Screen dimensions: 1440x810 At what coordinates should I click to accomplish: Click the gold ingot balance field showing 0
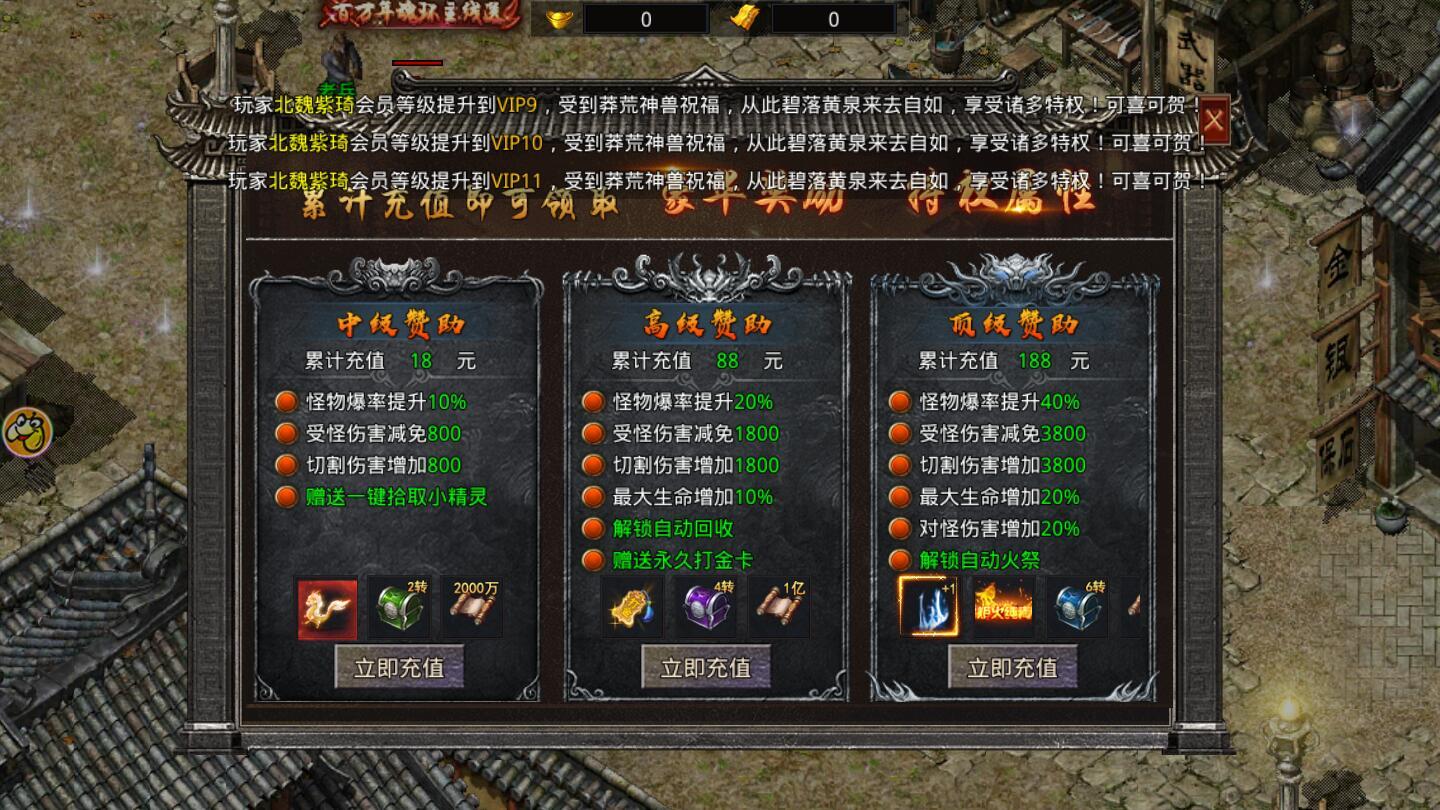(643, 17)
